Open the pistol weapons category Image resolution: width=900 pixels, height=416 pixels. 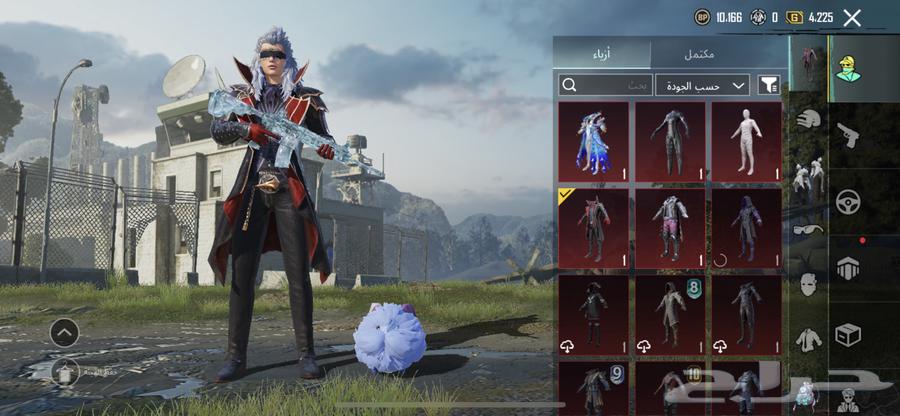coord(847,133)
